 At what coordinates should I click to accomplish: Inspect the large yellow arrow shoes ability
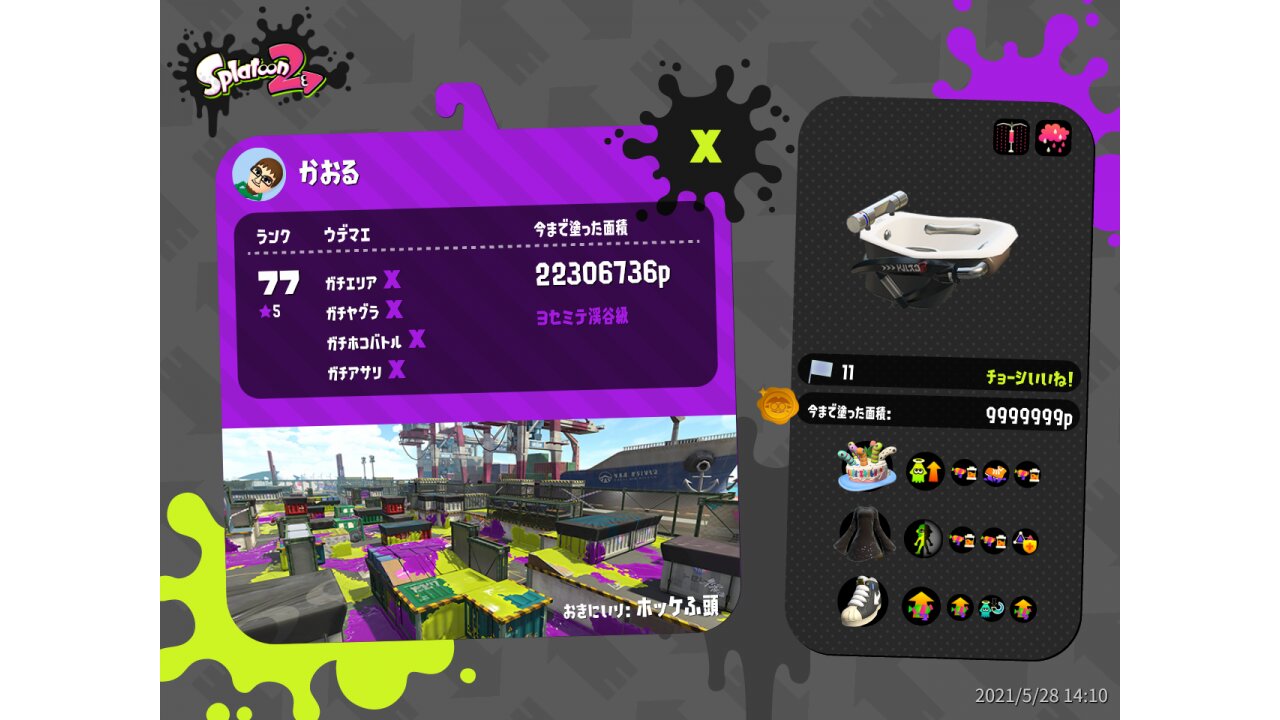tap(921, 606)
